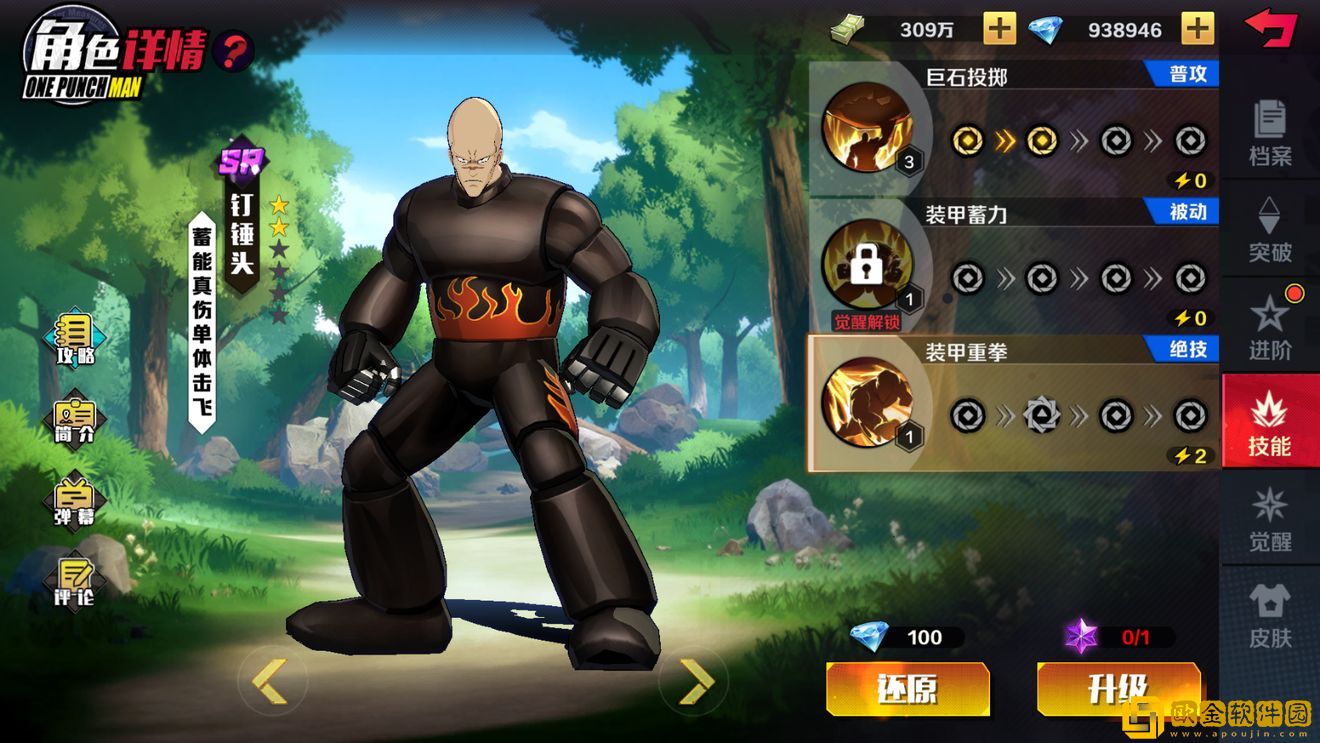This screenshot has height=743, width=1320.
Task: Click the 还原 reset button
Action: point(907,689)
